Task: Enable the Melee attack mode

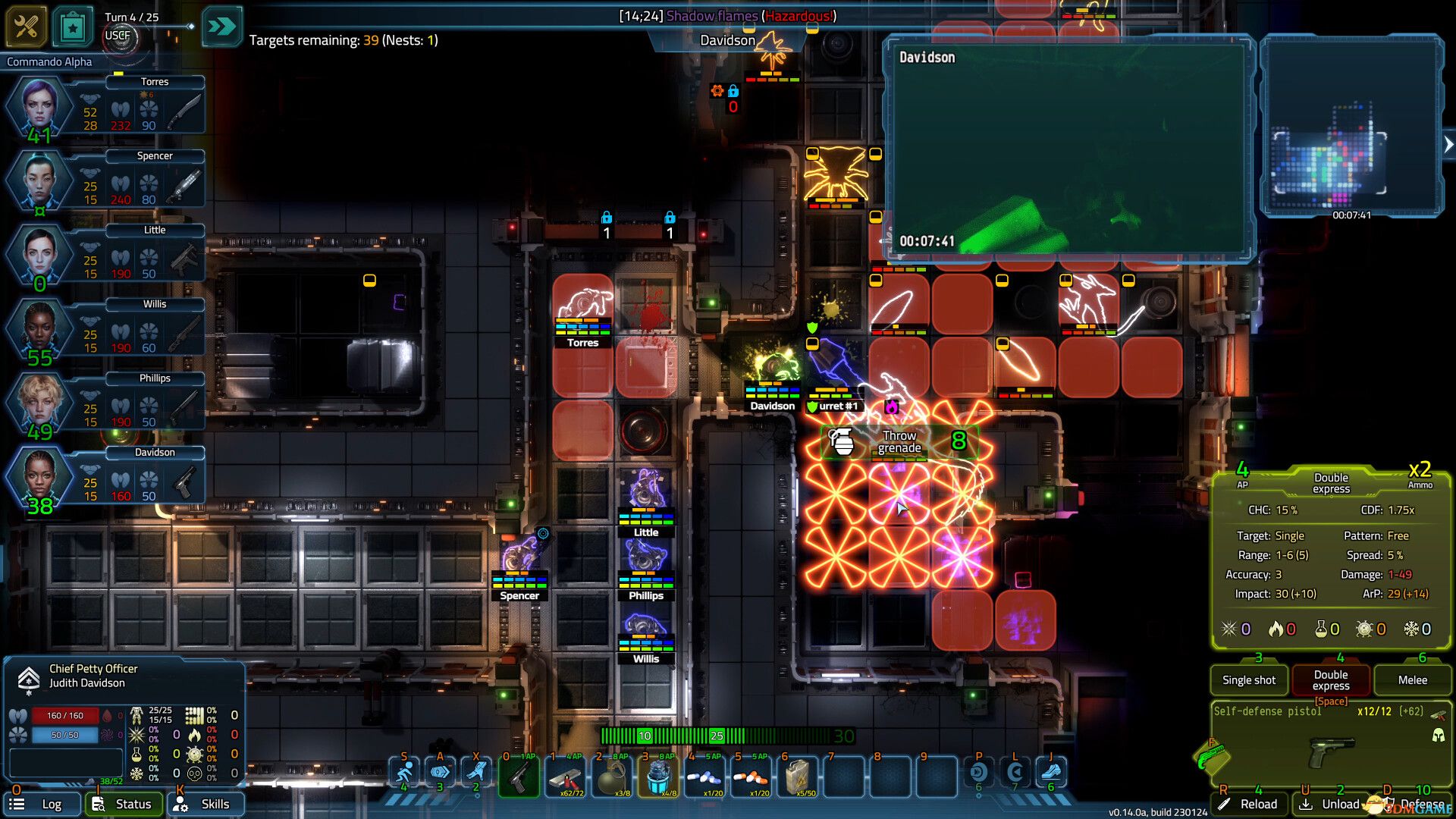Action: 1412,679
